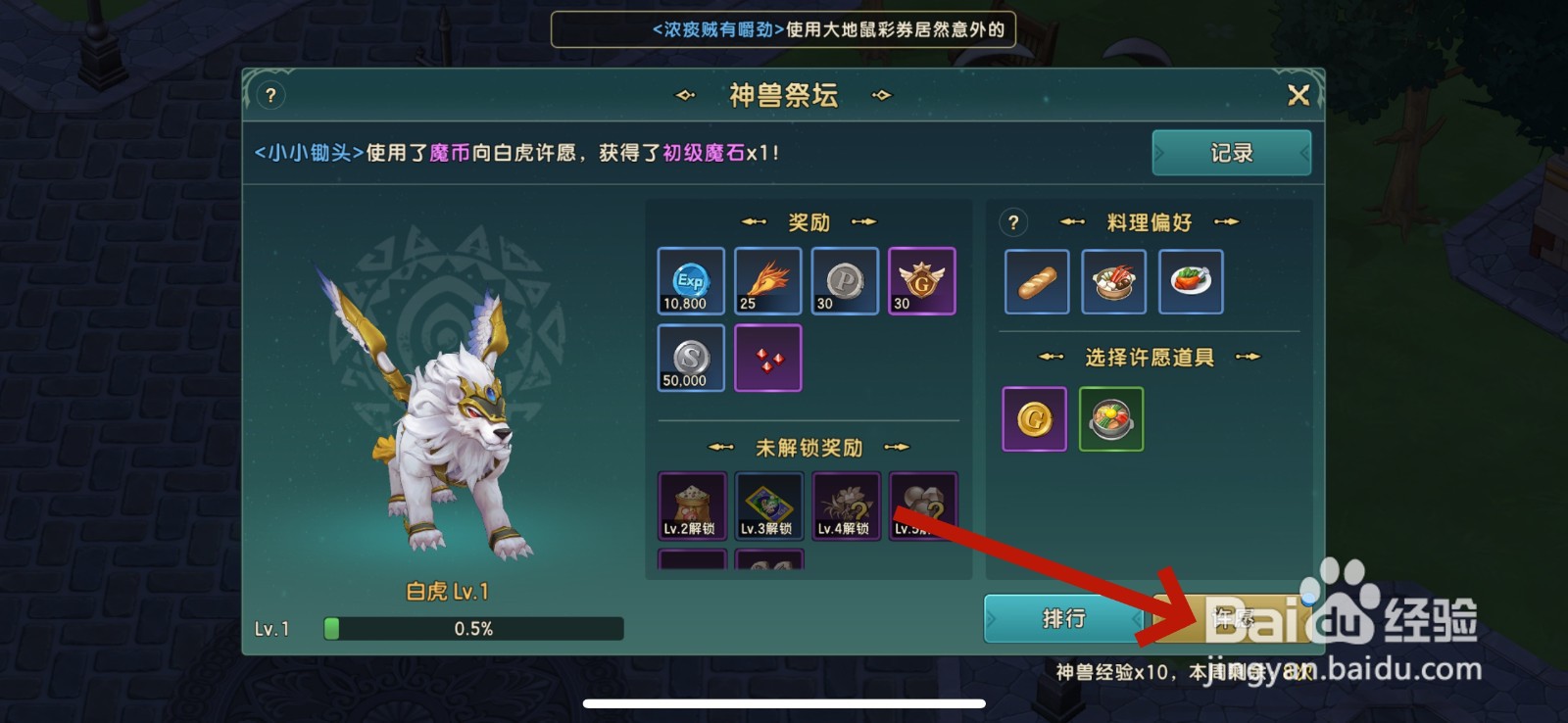
Task: Select the hotpot cuisine preference icon
Action: 1112,283
